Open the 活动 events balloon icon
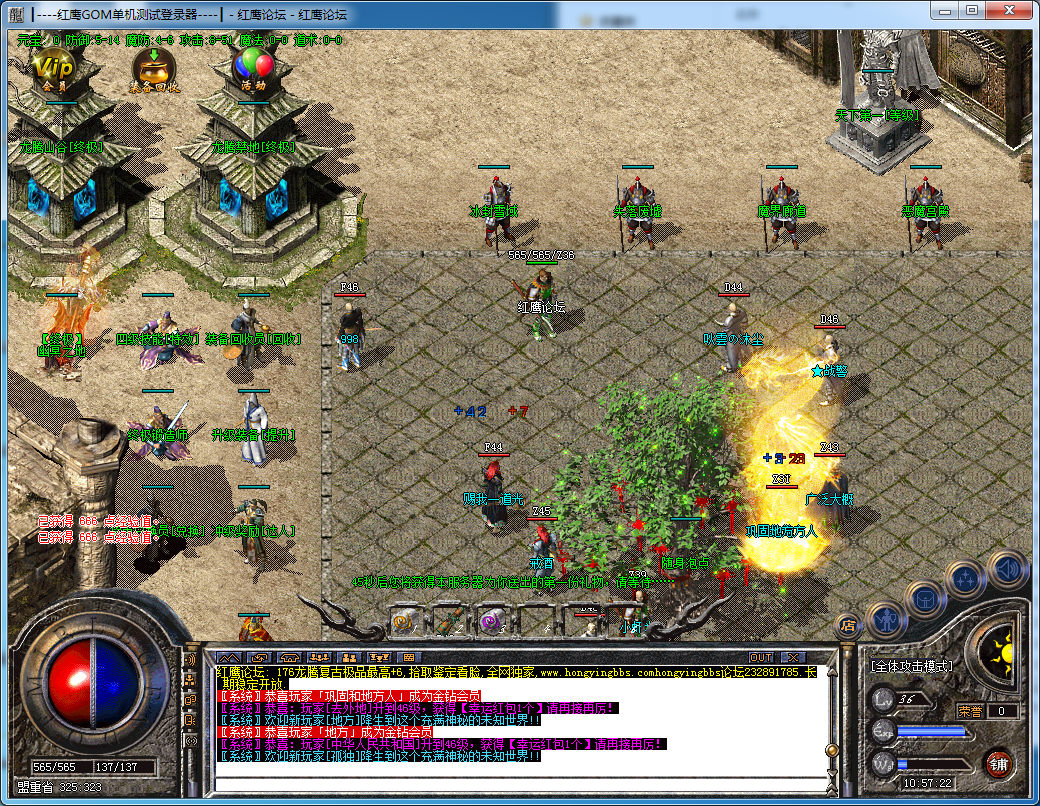The height and width of the screenshot is (806, 1040). pyautogui.click(x=253, y=68)
